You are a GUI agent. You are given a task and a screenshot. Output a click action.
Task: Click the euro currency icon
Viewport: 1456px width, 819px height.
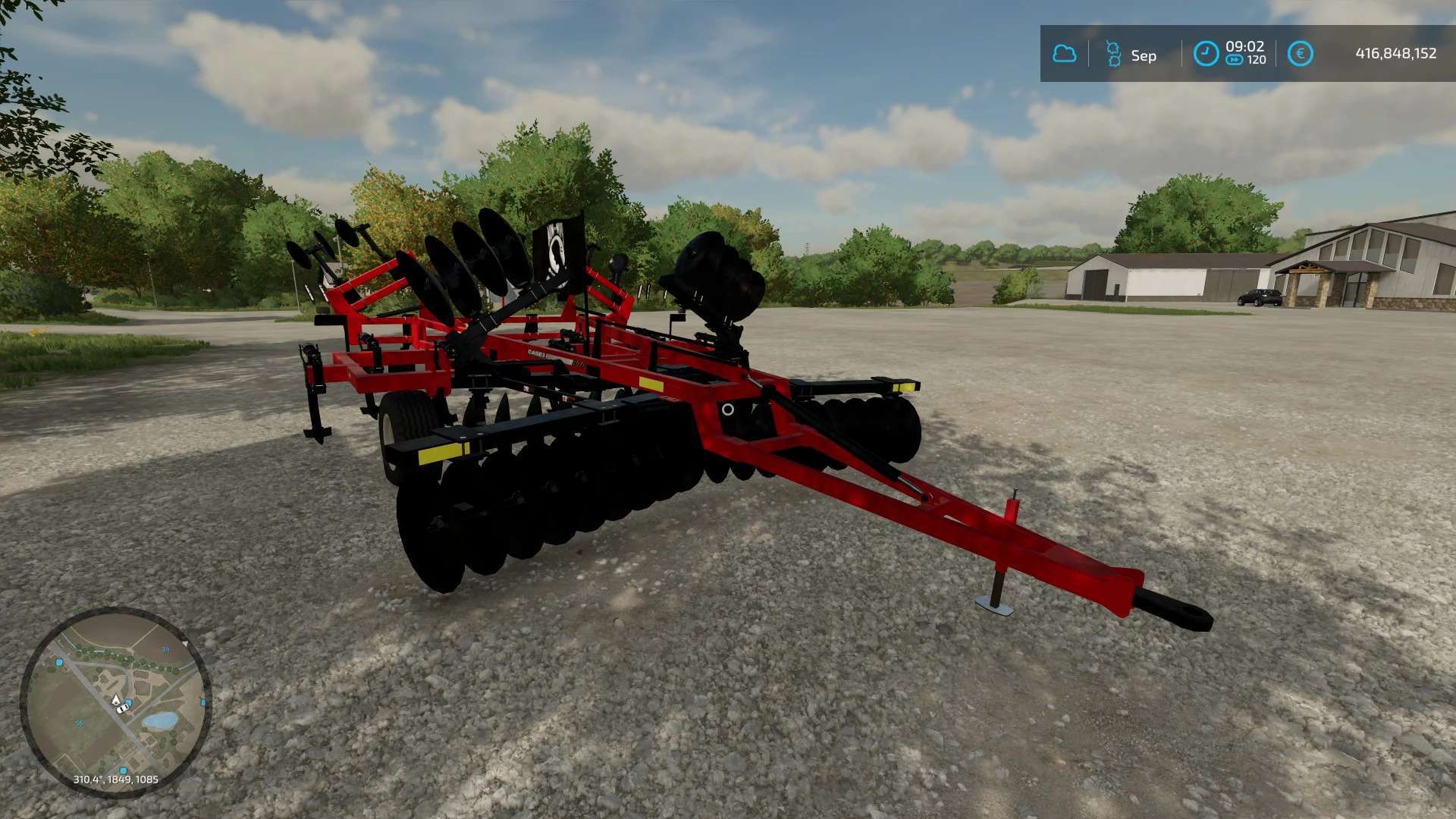pyautogui.click(x=1301, y=53)
